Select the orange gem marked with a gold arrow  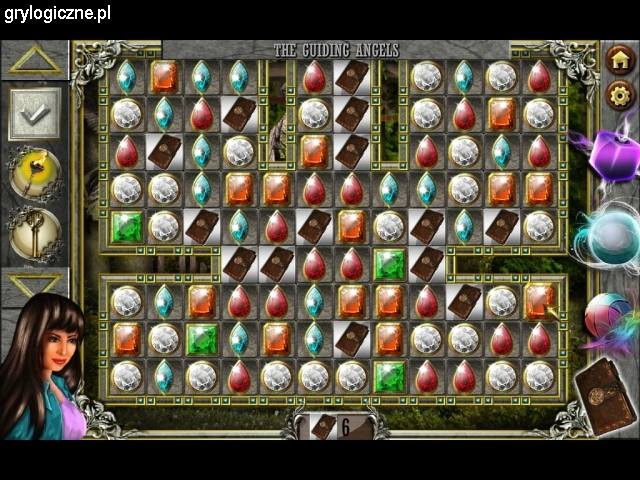click(540, 301)
